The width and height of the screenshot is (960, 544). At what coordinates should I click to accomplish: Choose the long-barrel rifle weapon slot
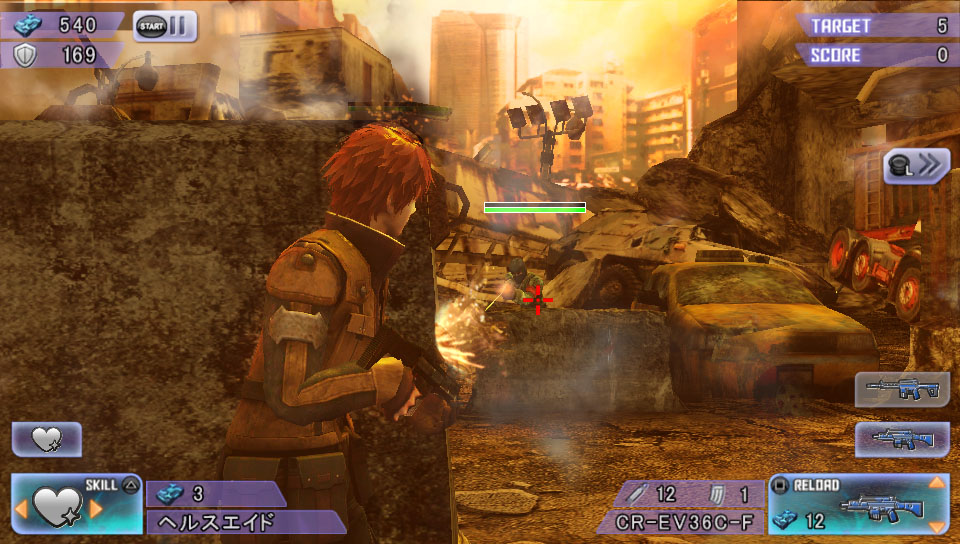pyautogui.click(x=902, y=389)
